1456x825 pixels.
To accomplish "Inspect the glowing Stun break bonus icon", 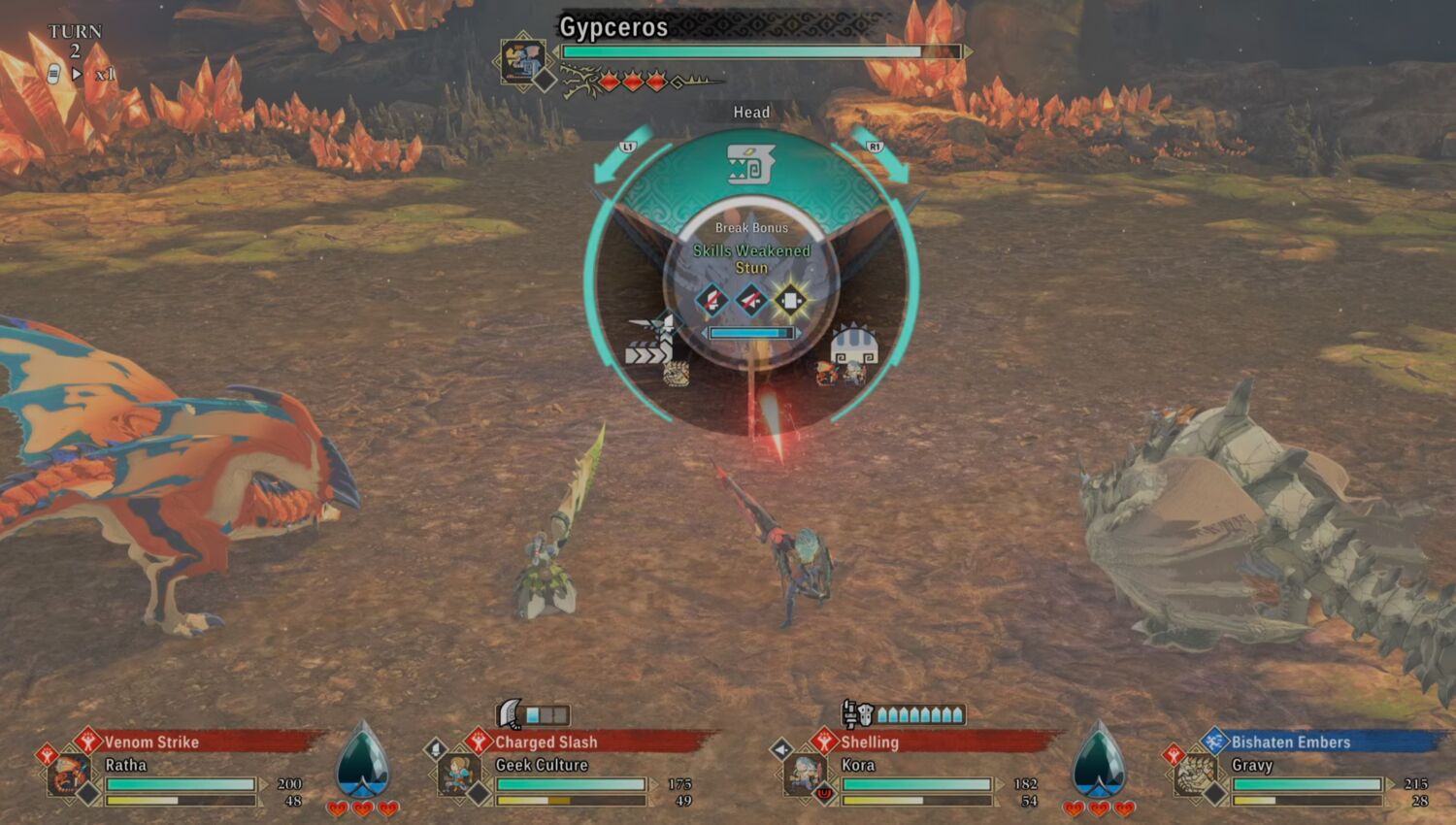I will [x=790, y=300].
